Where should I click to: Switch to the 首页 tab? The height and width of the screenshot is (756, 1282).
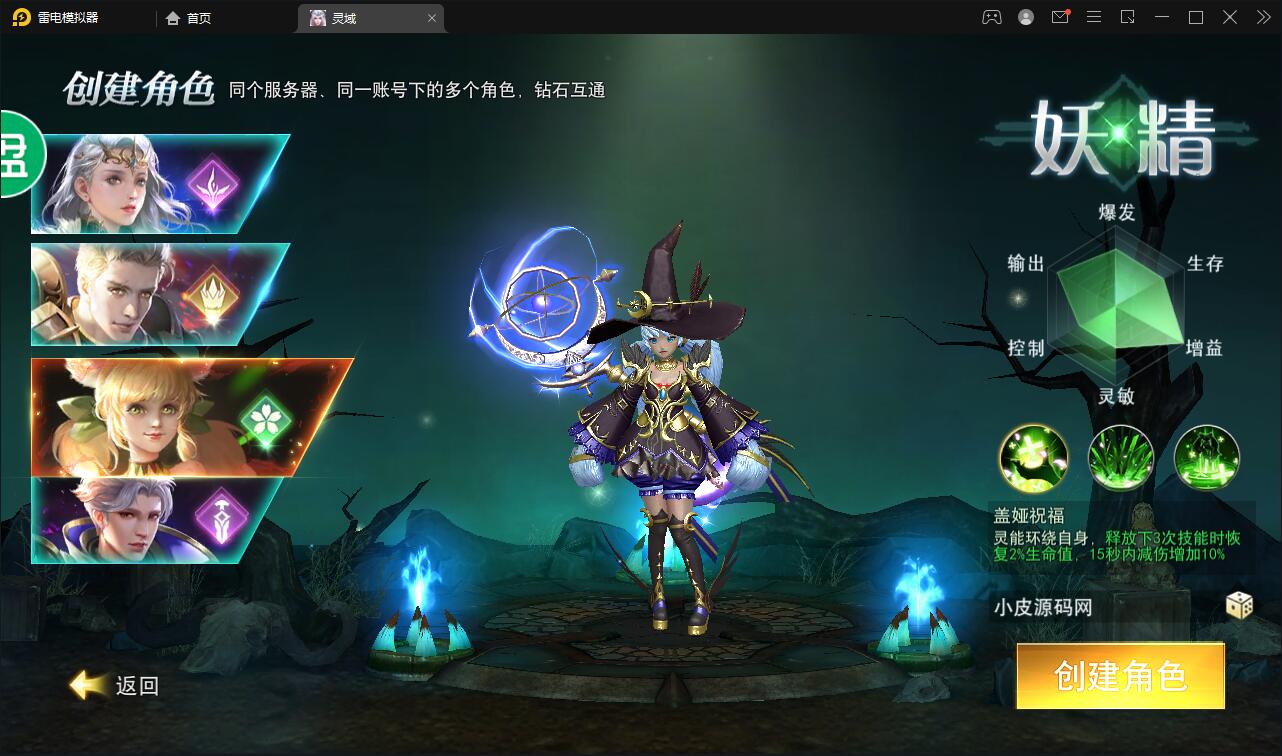186,17
